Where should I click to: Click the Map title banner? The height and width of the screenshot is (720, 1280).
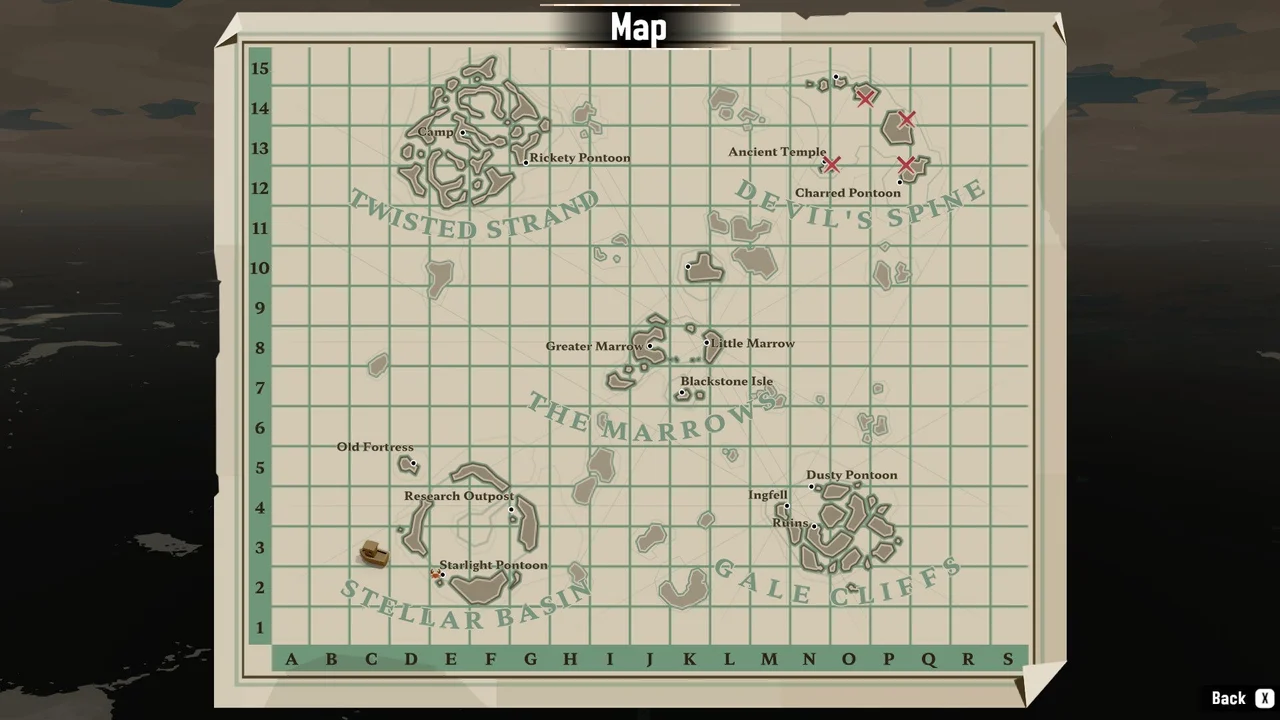pyautogui.click(x=639, y=27)
